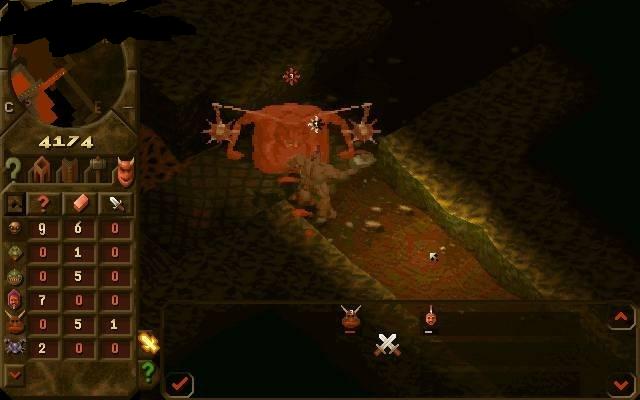The width and height of the screenshot is (640, 400).
Task: Select the working creatures pink brick column
Action: 80,203
